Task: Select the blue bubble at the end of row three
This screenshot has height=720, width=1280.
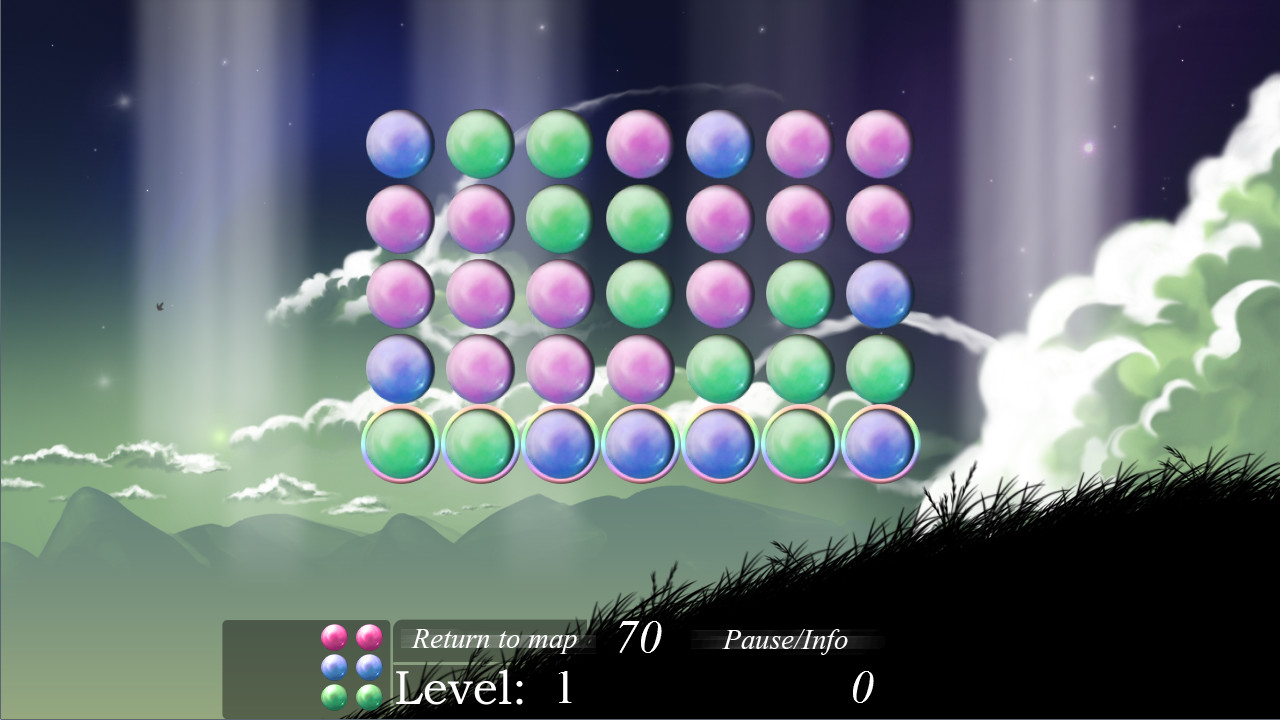Action: point(880,295)
